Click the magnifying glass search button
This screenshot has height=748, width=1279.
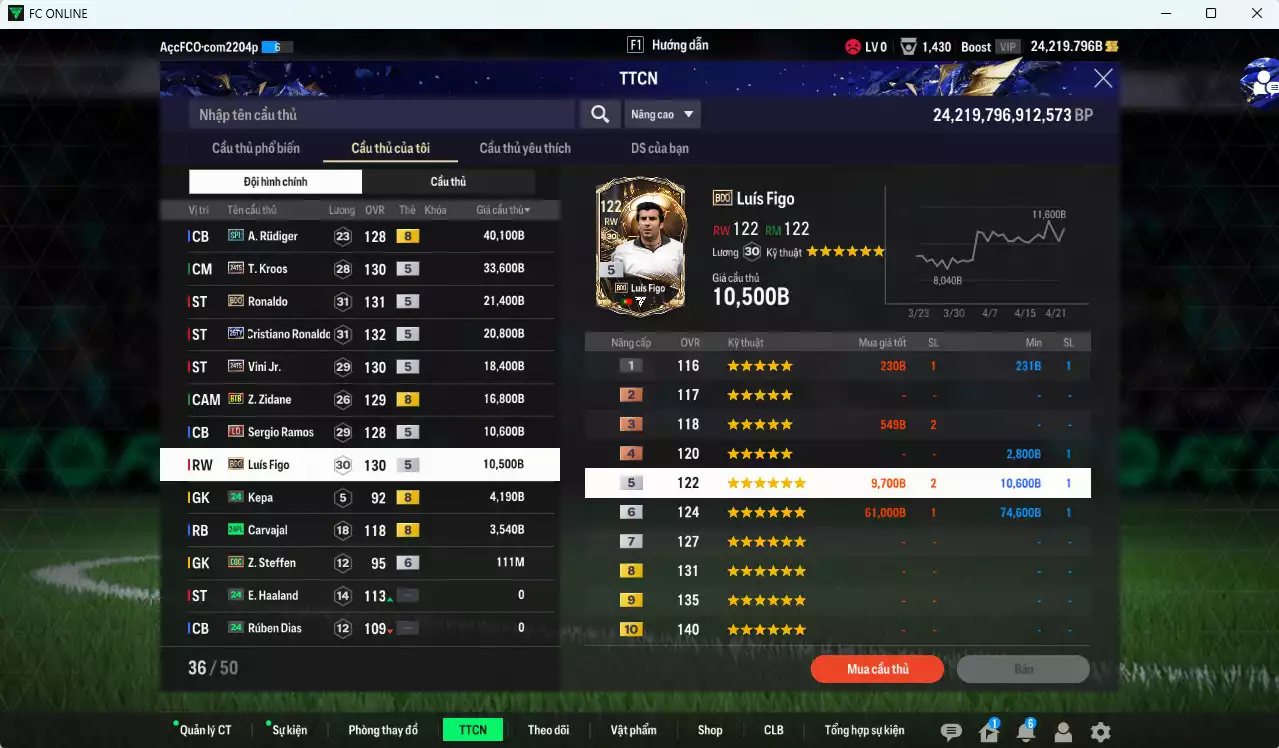(x=599, y=114)
